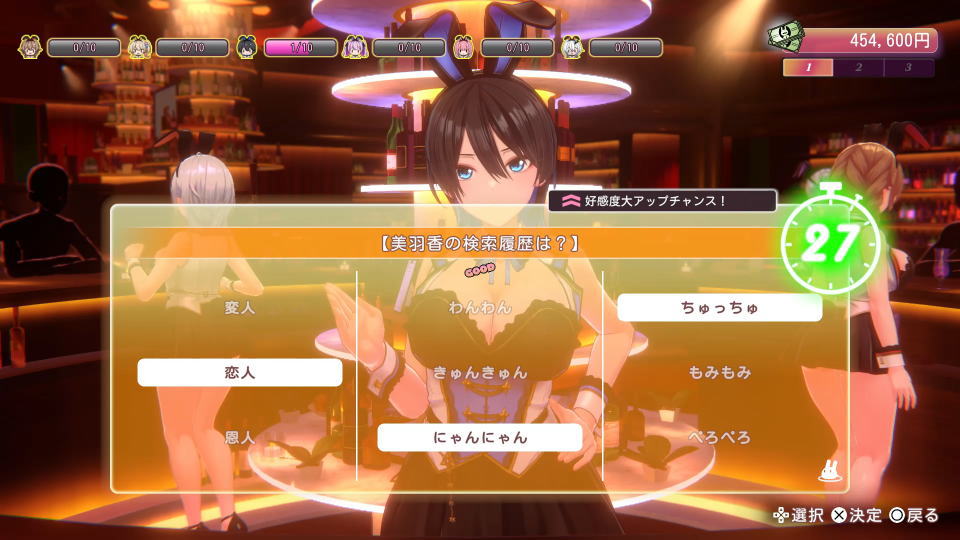Image resolution: width=960 pixels, height=540 pixels.
Task: Select the わんわん answer option
Action: tap(480, 307)
